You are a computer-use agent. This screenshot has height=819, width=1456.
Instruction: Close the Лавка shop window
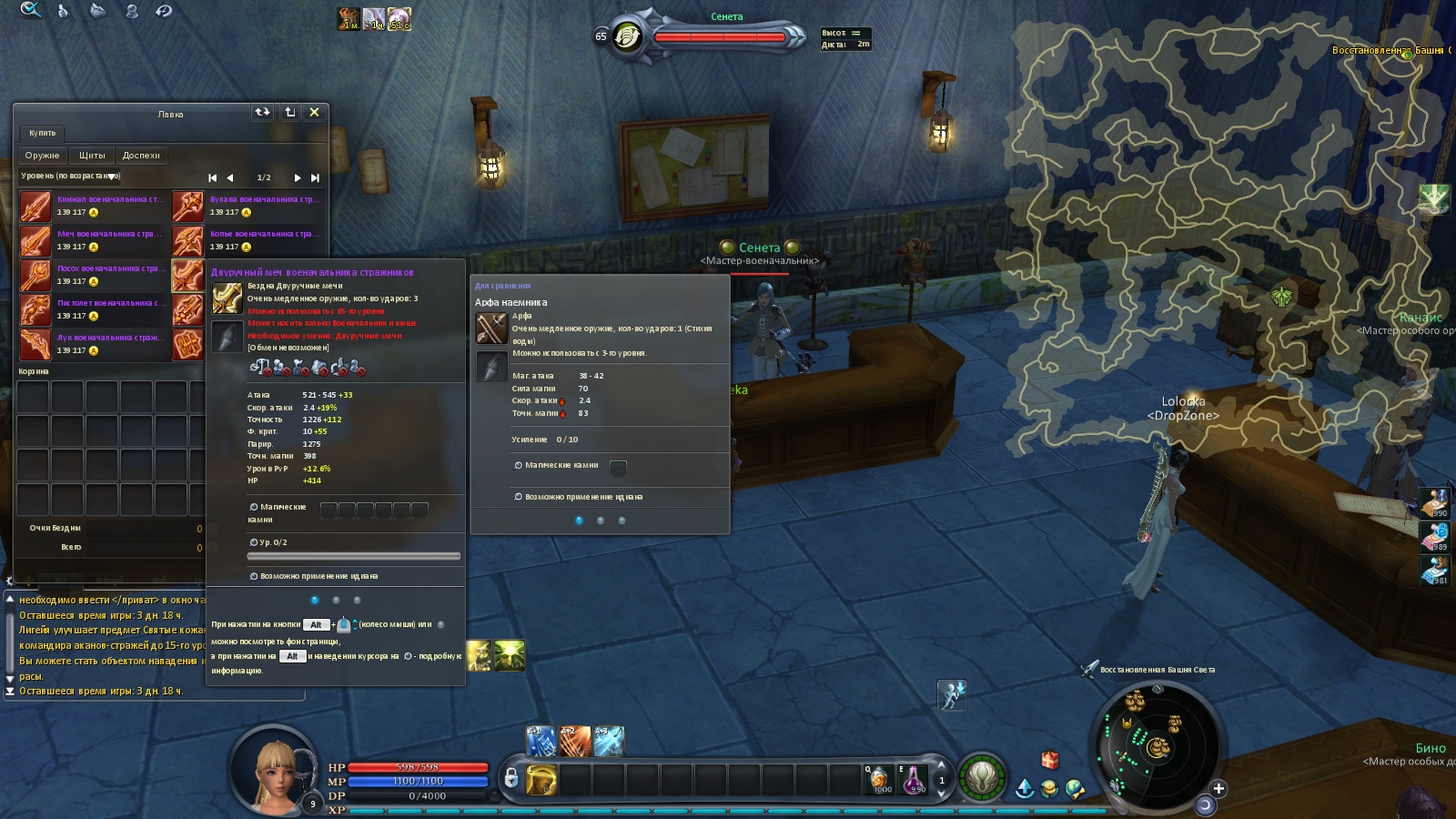point(314,112)
